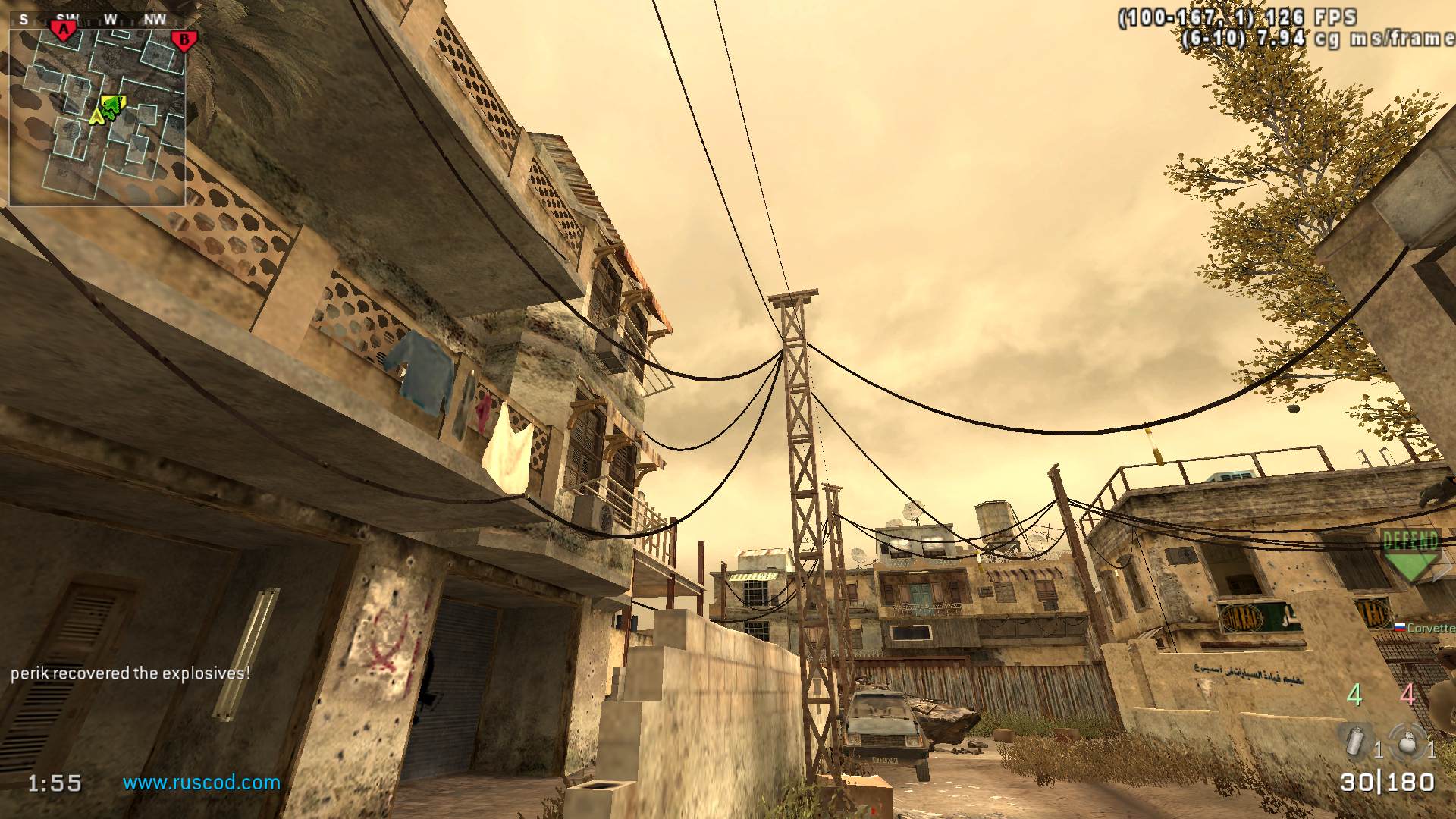Click the yellow player arrow on minimap
The width and height of the screenshot is (1456, 819).
pyautogui.click(x=96, y=116)
